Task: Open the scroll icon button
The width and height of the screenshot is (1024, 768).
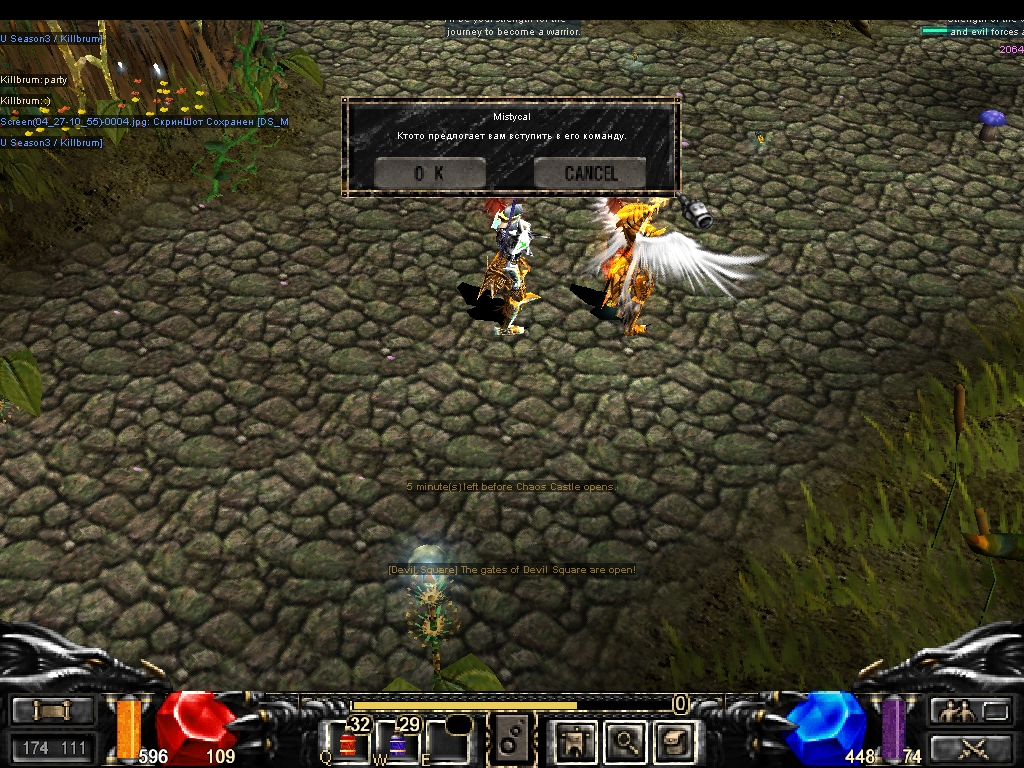Action: tap(53, 711)
